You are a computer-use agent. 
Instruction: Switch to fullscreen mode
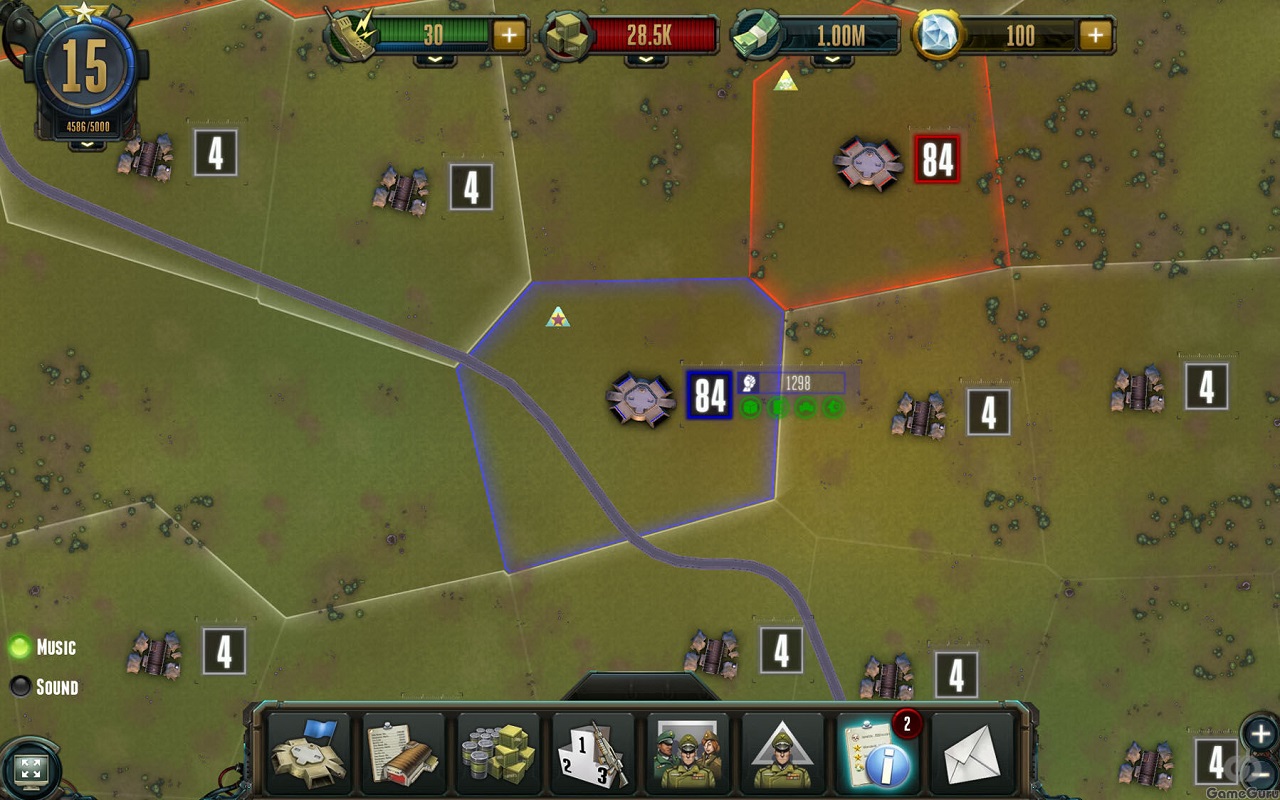click(31, 769)
